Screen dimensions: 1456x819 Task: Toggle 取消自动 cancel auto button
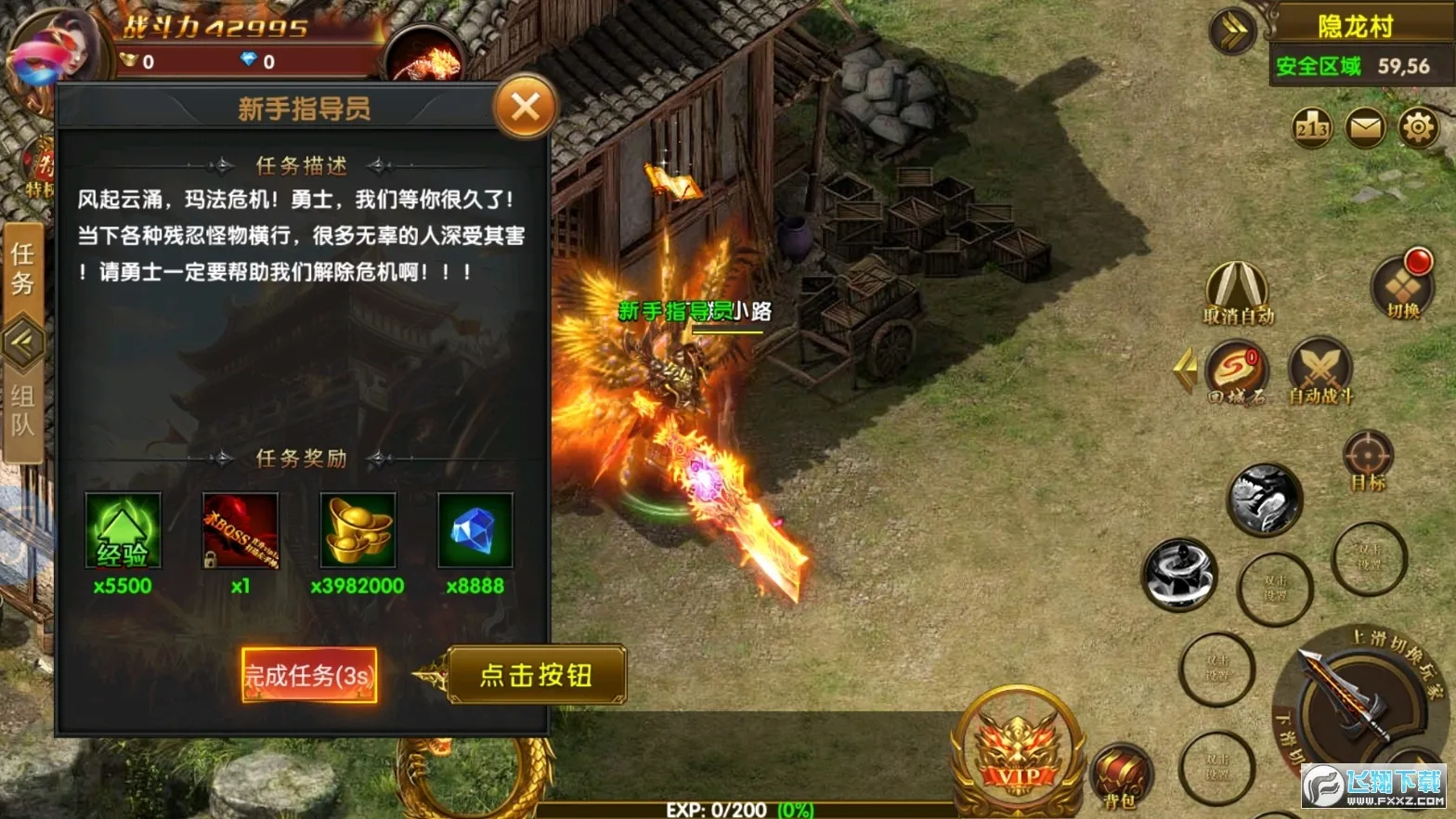click(1238, 291)
